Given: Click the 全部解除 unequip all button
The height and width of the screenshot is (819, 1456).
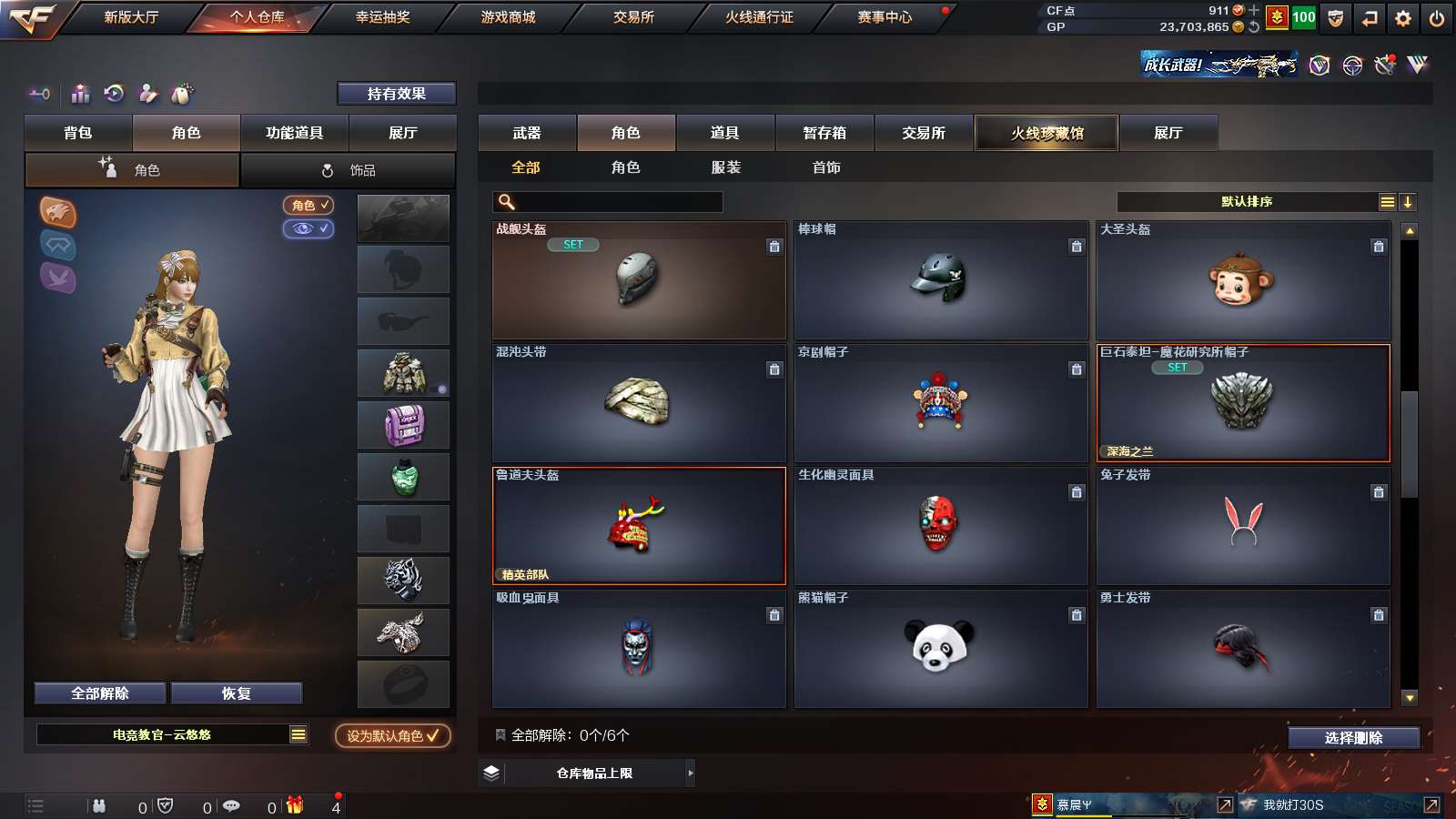Looking at the screenshot, I should click(x=100, y=693).
